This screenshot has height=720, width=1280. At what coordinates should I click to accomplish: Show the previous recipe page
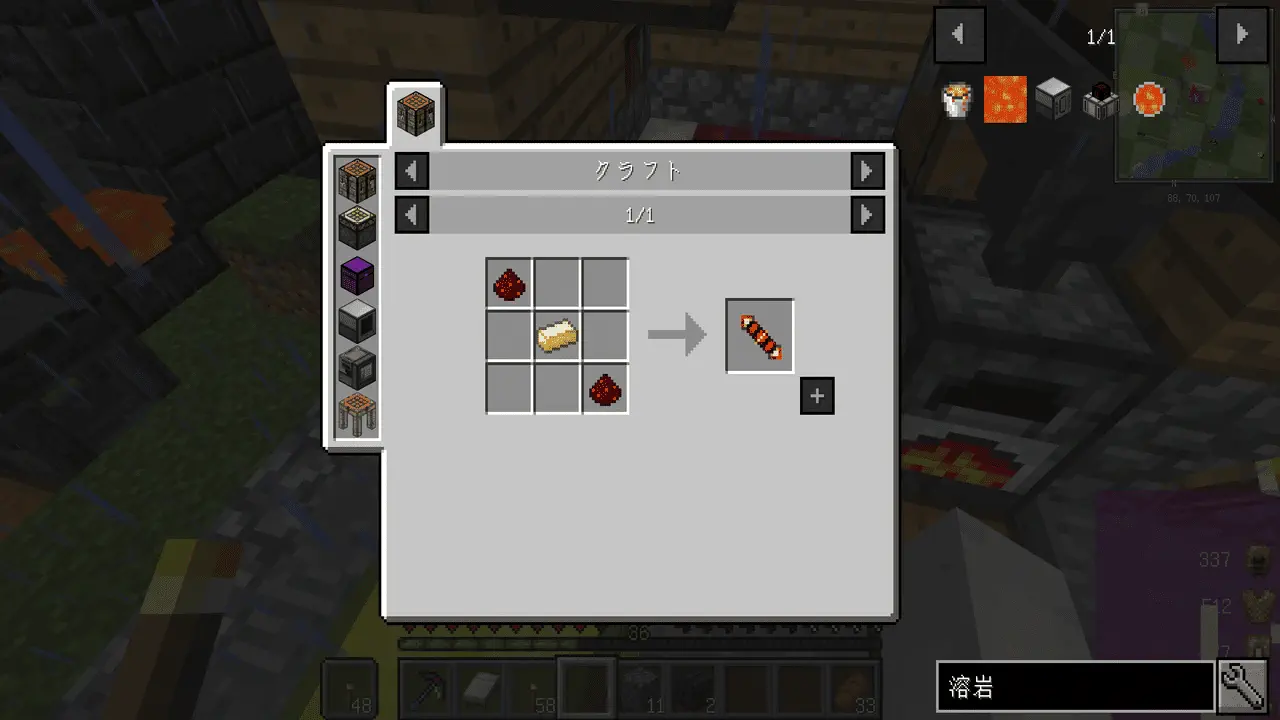tap(412, 215)
